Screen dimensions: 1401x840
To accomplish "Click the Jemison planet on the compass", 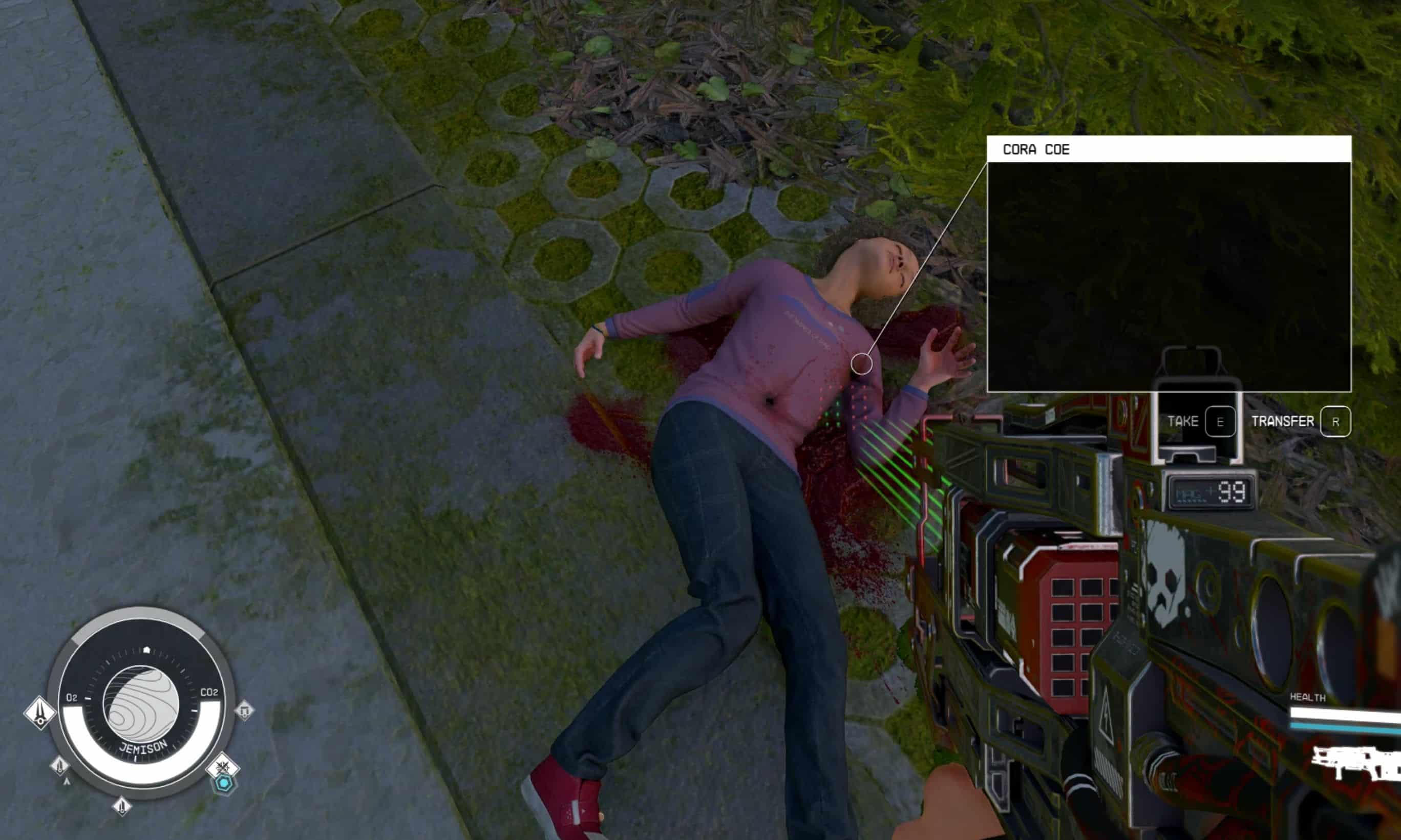I will pos(141,704).
